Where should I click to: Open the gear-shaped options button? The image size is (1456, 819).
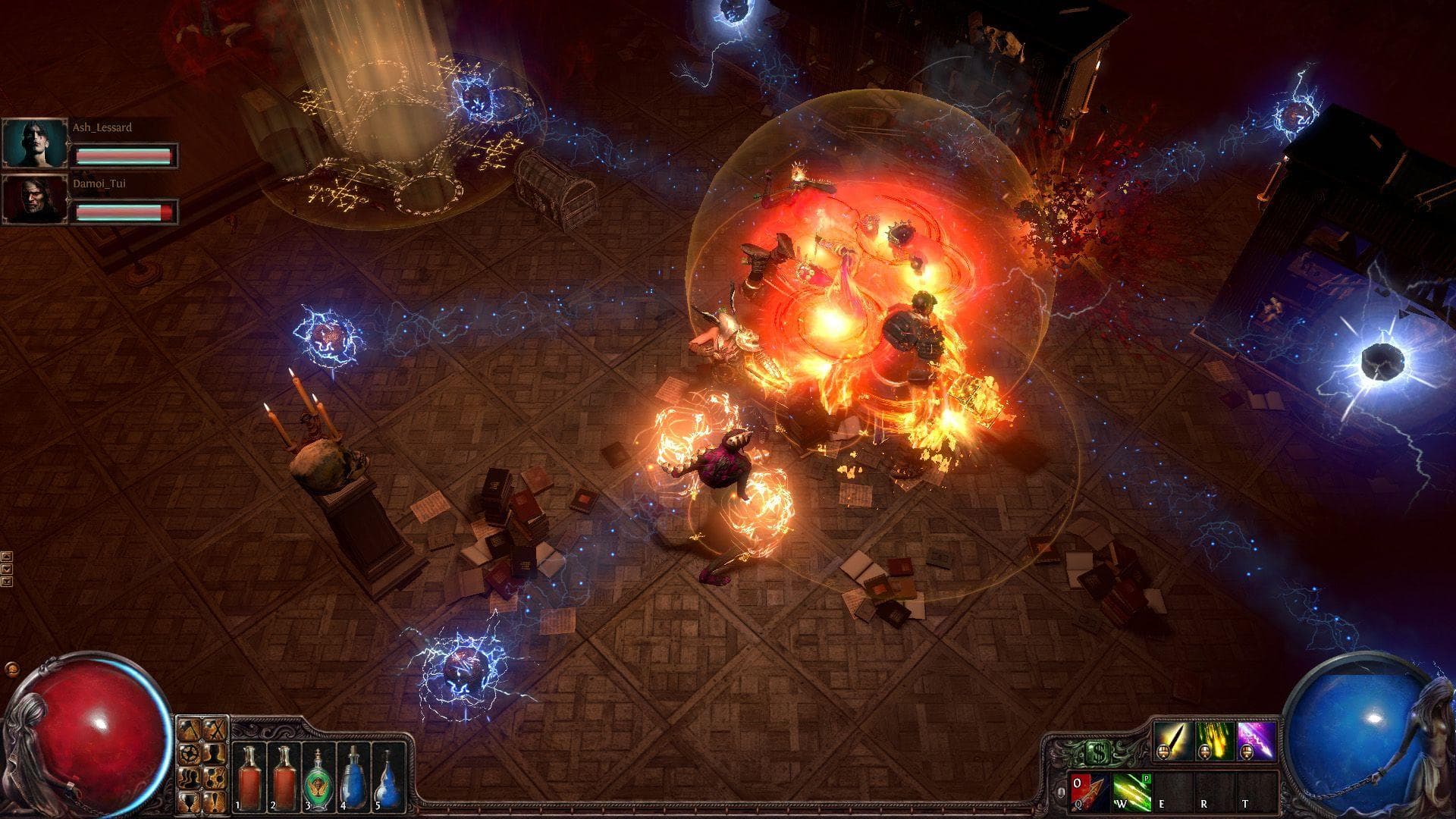(190, 754)
